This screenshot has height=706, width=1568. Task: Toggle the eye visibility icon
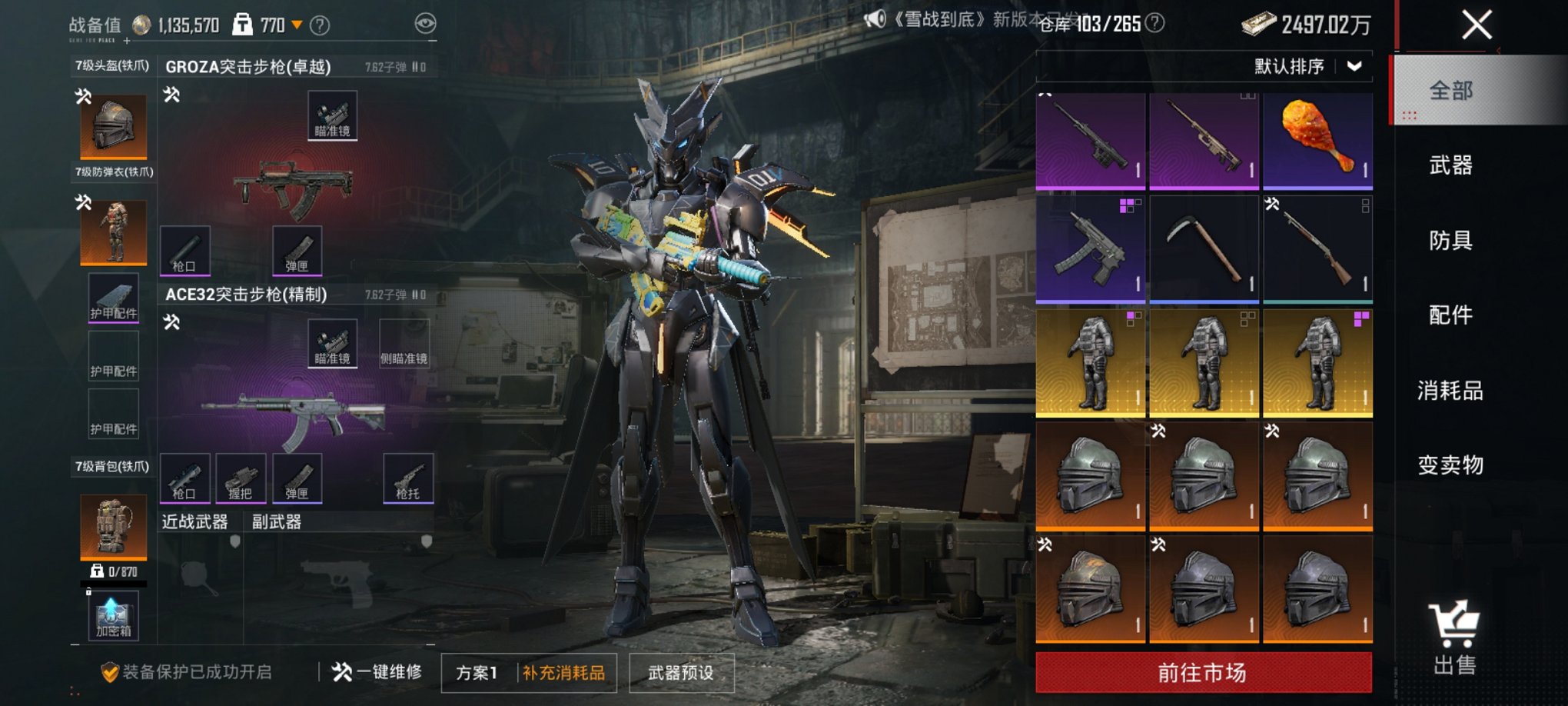(425, 24)
